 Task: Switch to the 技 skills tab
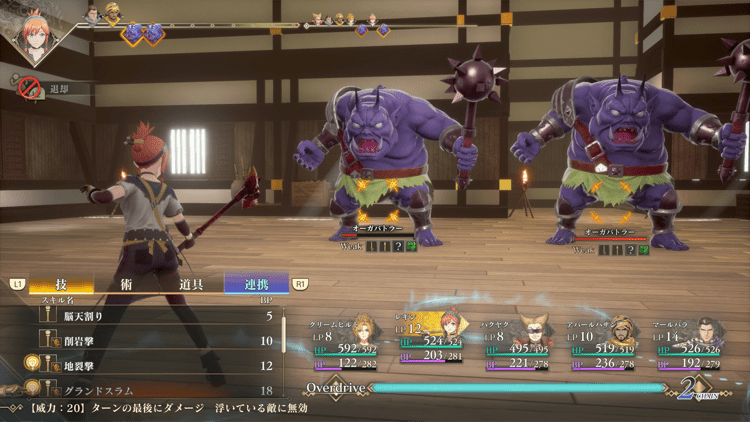(62, 284)
